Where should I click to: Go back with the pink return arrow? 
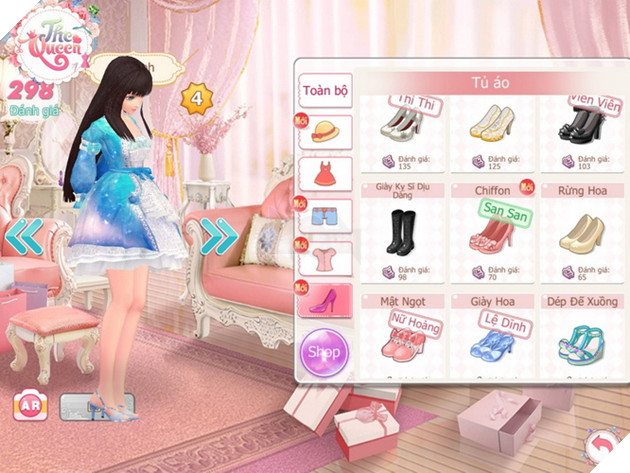[603, 443]
